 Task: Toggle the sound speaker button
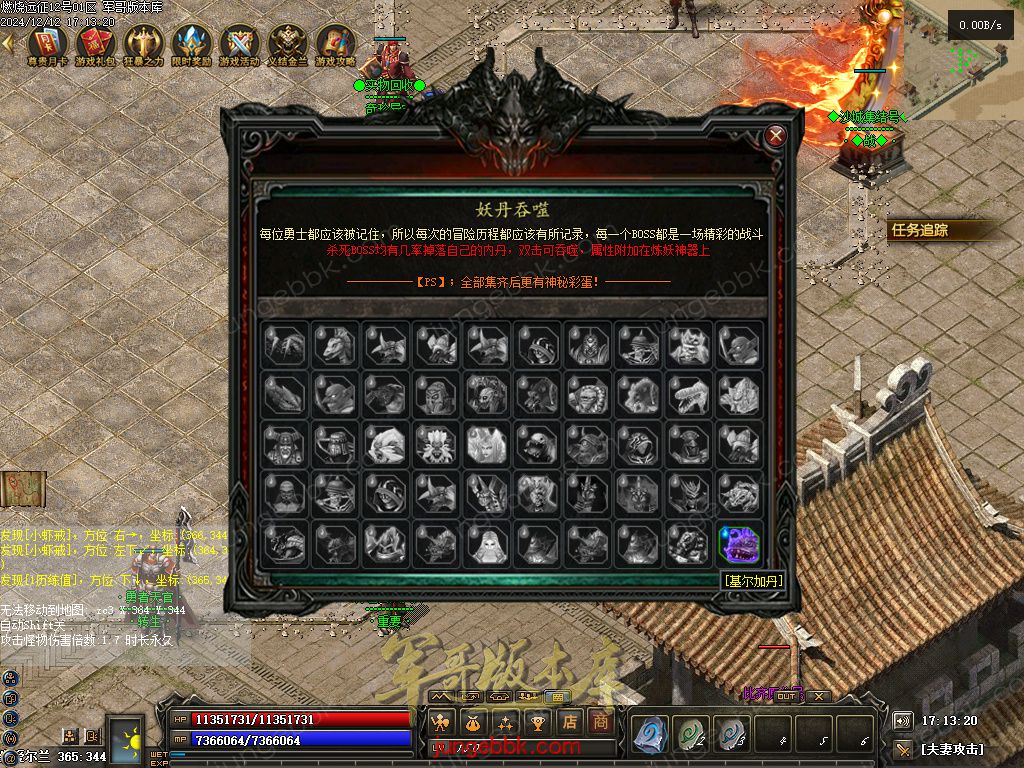(x=902, y=720)
